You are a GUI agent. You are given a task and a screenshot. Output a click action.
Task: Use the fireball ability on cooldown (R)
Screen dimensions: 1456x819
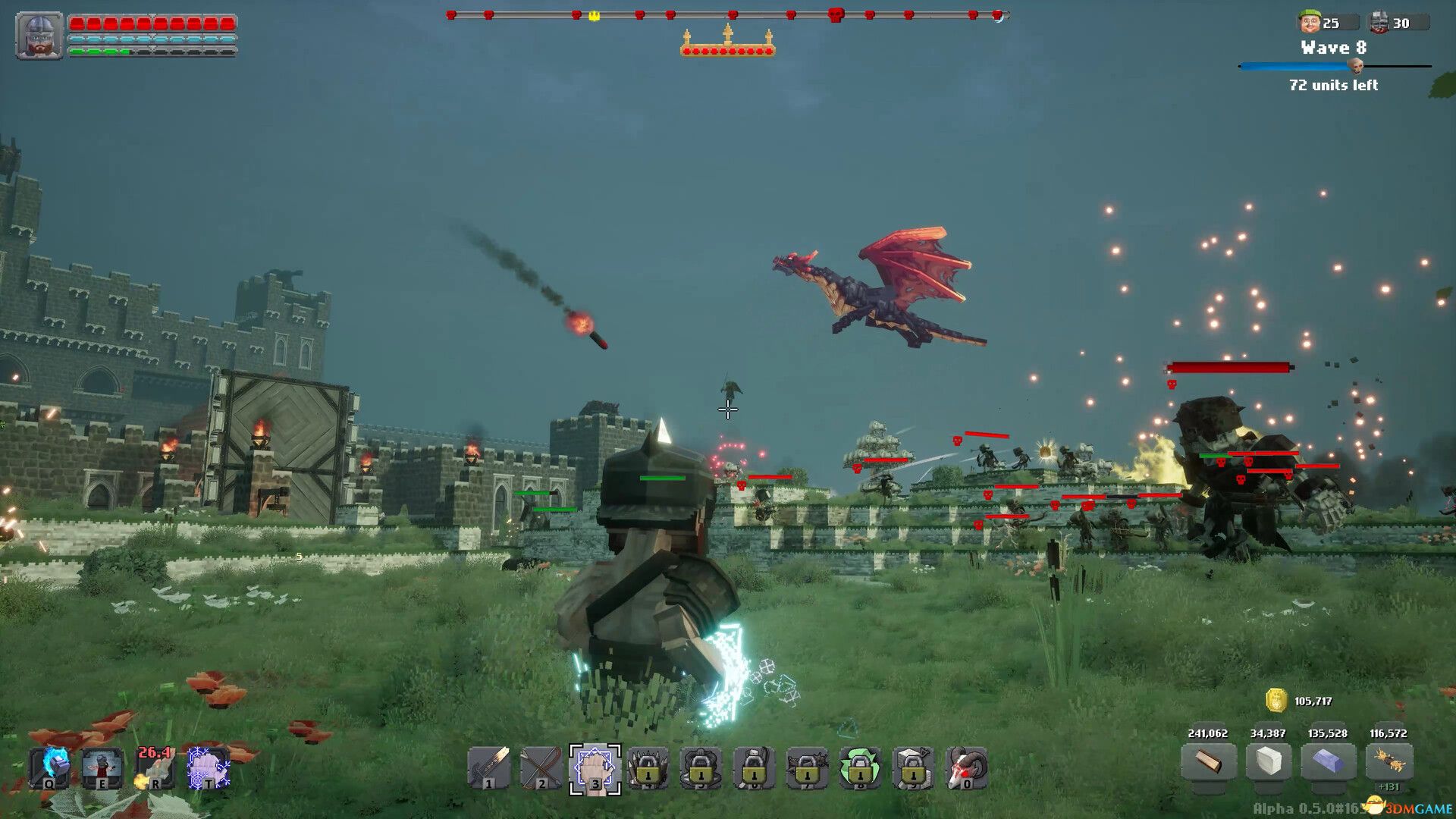(x=155, y=768)
